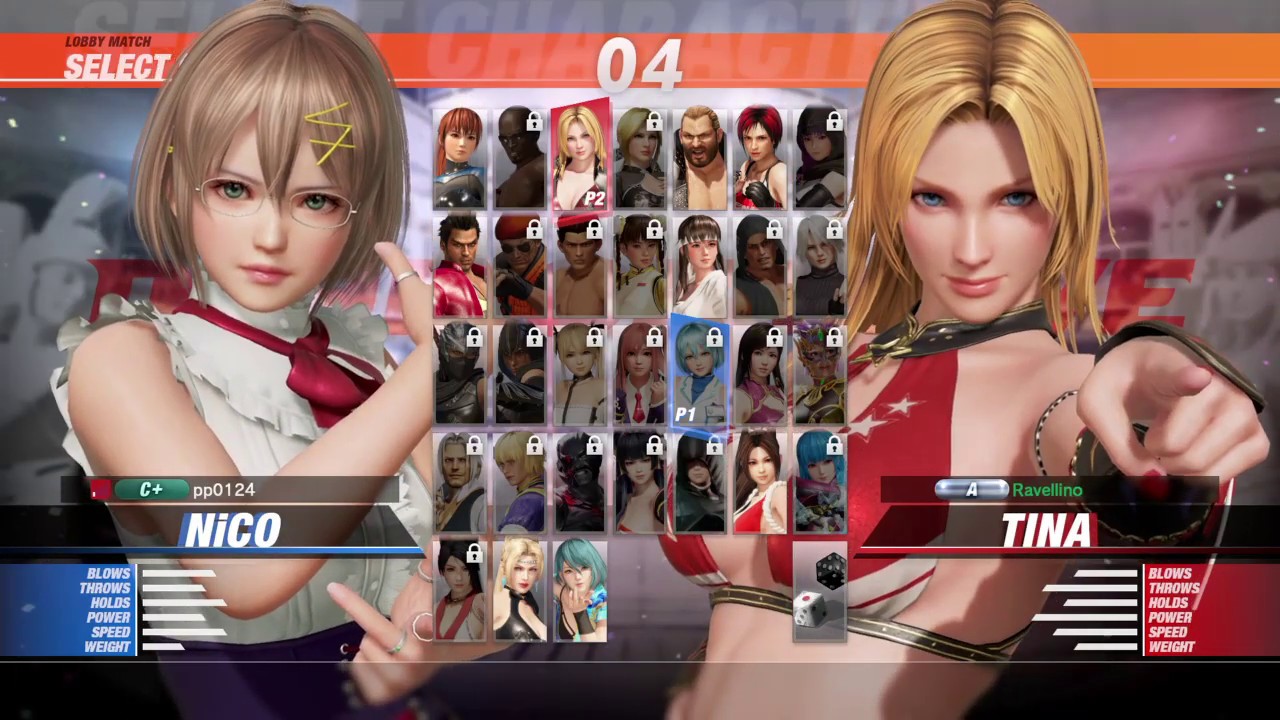Viewport: 1280px width, 720px height.
Task: Pick Tamaki, the teal-haired portrait
Action: click(x=580, y=590)
